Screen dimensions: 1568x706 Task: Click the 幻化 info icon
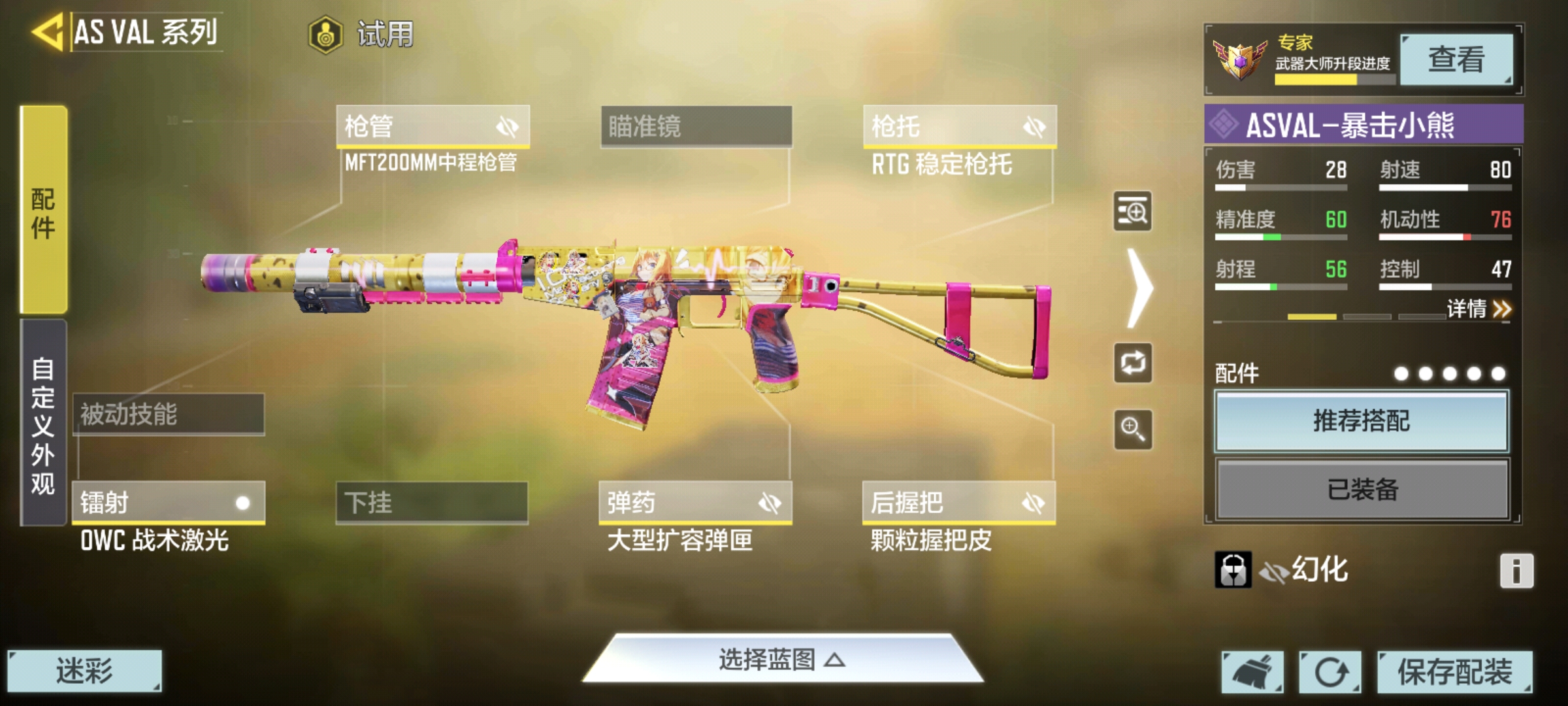coord(1516,571)
